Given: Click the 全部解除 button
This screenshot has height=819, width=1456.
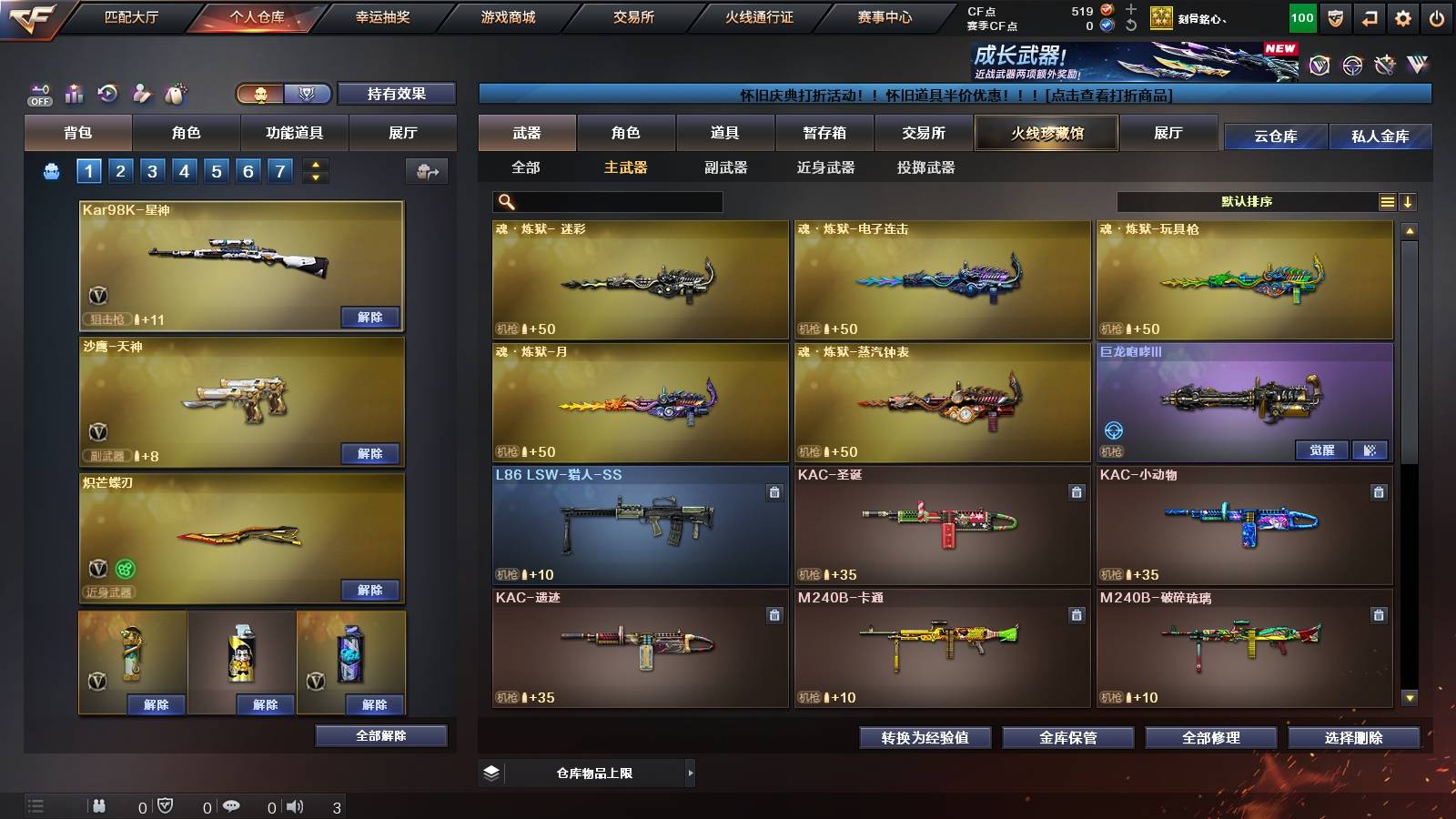Looking at the screenshot, I should coord(380,736).
